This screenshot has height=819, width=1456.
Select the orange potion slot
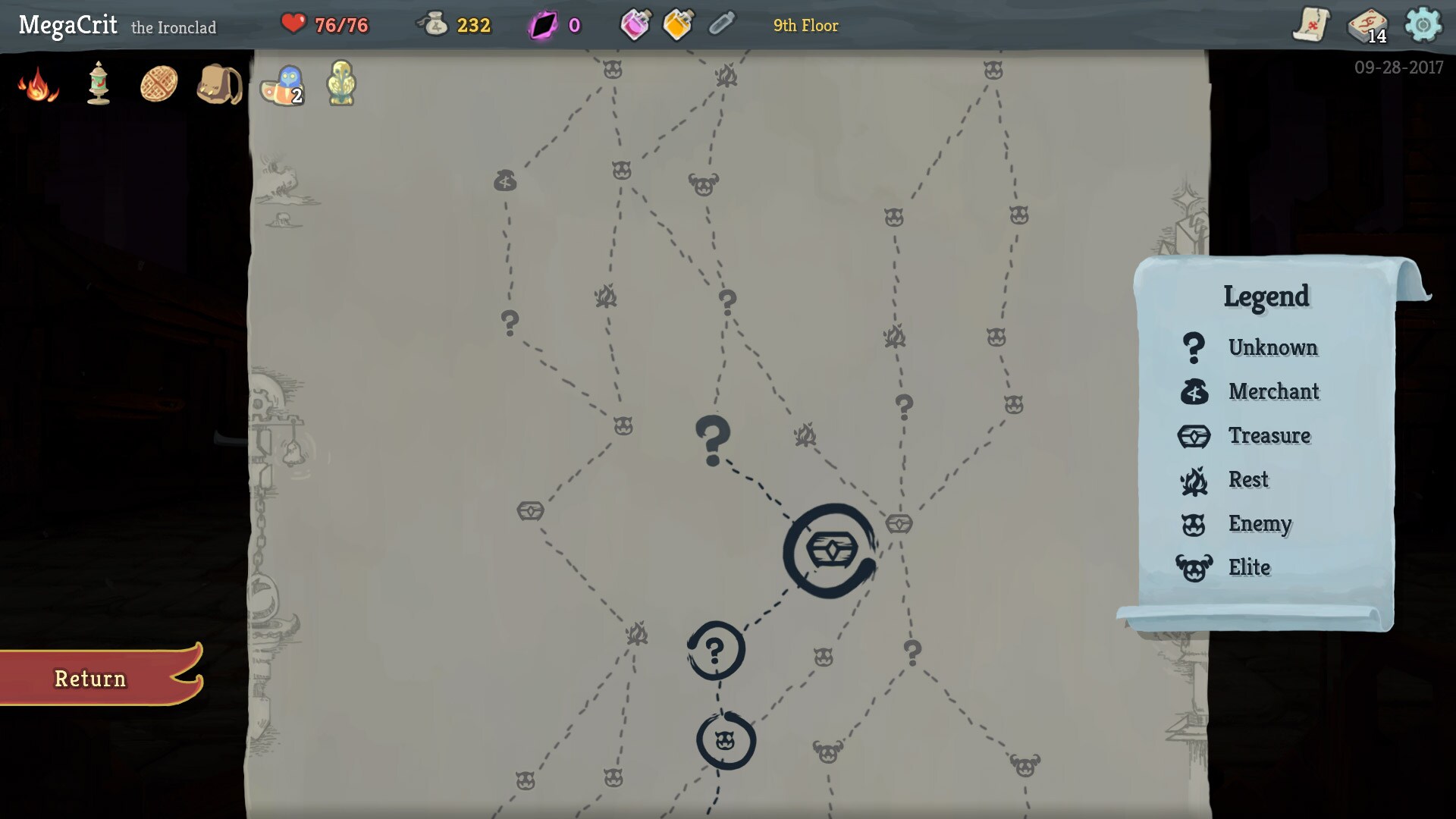(677, 26)
